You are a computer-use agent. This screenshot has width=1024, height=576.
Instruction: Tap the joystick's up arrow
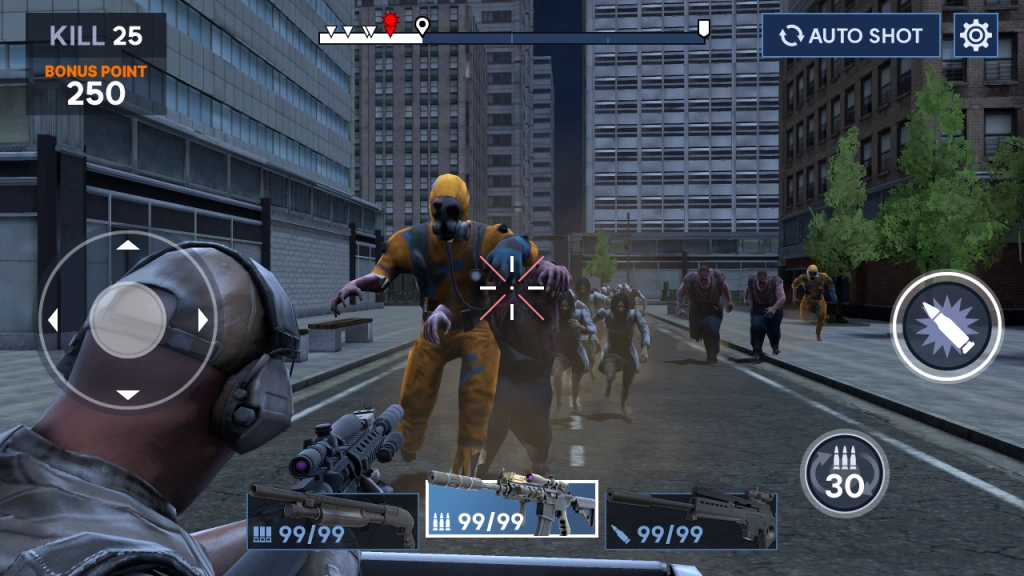click(128, 245)
